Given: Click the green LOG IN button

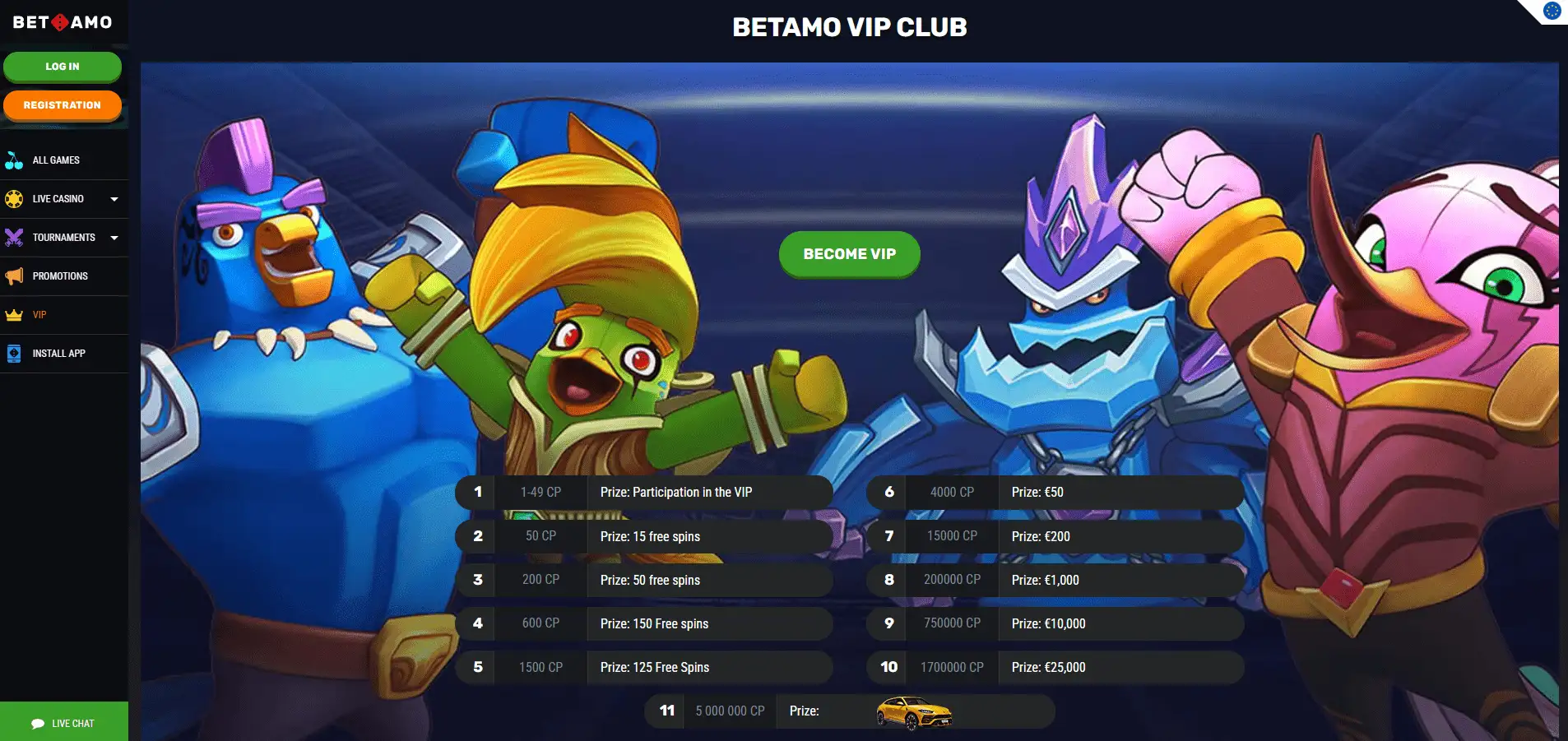Looking at the screenshot, I should pos(63,67).
